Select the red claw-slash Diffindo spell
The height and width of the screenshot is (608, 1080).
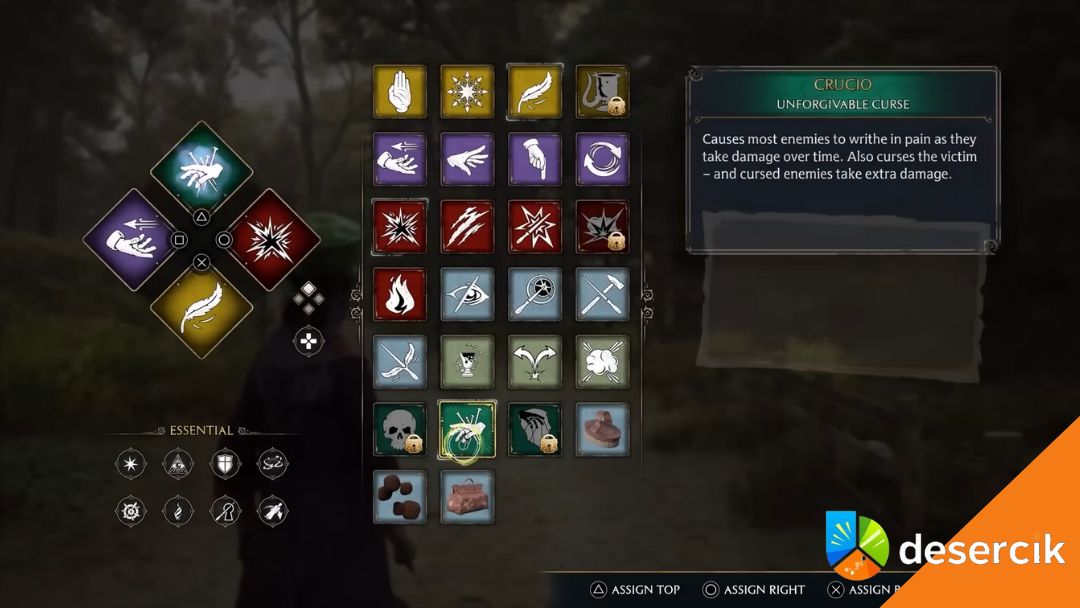(x=467, y=226)
